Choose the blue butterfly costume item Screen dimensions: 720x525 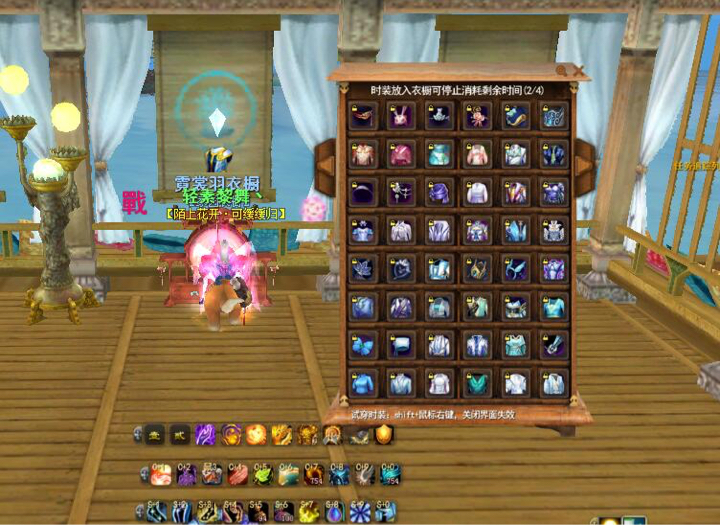coord(362,346)
